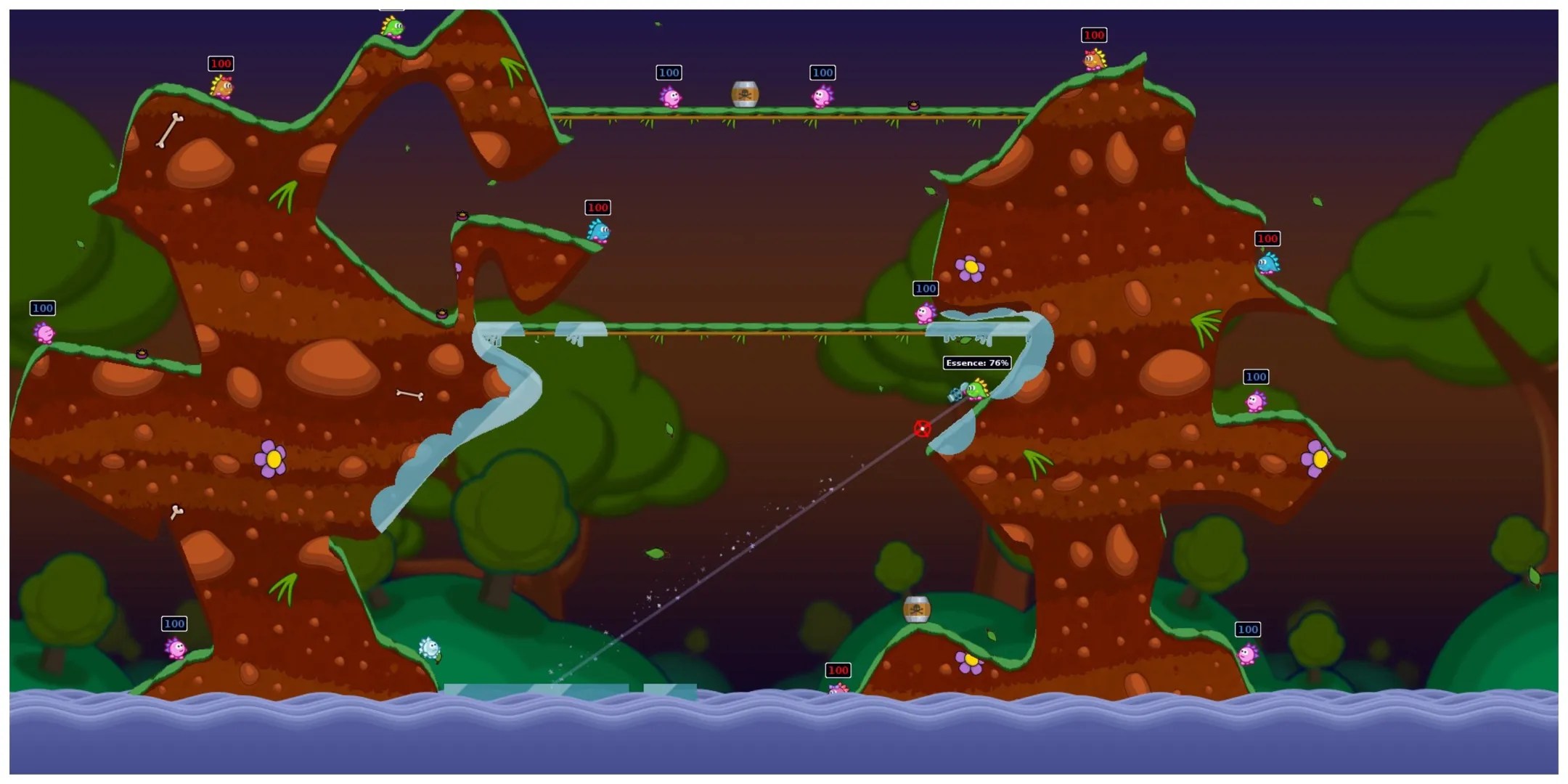Click the red targeting crosshair
This screenshot has height=784, width=1568.
(922, 429)
